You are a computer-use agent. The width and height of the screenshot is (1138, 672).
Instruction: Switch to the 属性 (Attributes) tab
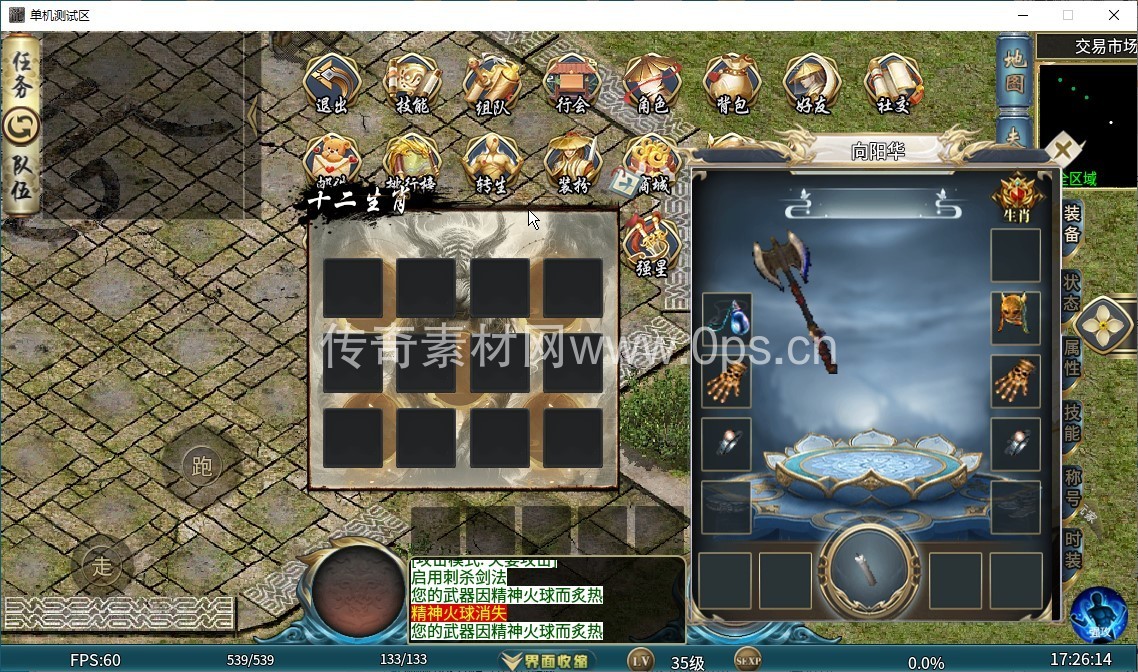(x=1072, y=354)
